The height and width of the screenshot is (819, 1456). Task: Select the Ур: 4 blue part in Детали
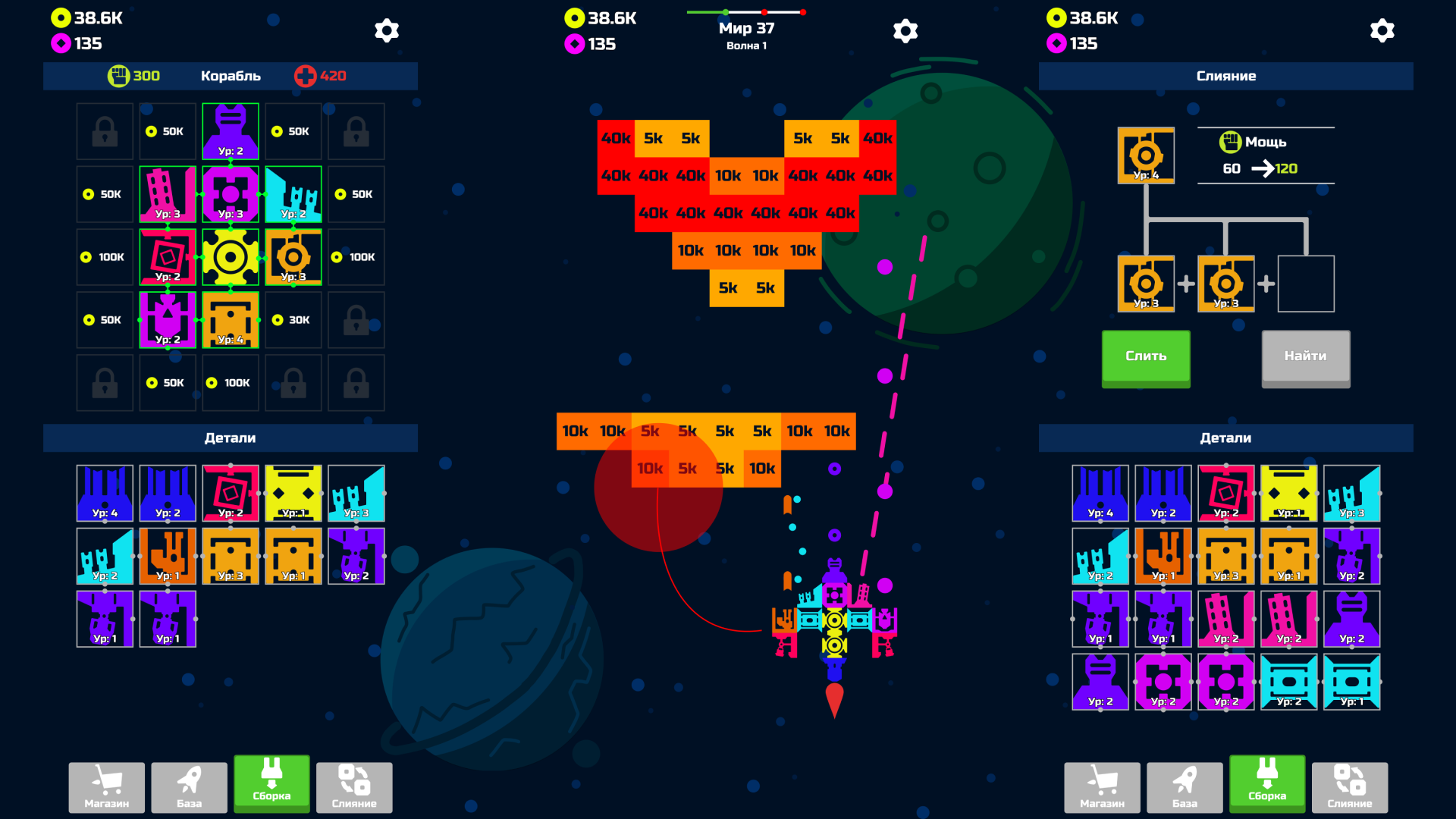click(105, 493)
